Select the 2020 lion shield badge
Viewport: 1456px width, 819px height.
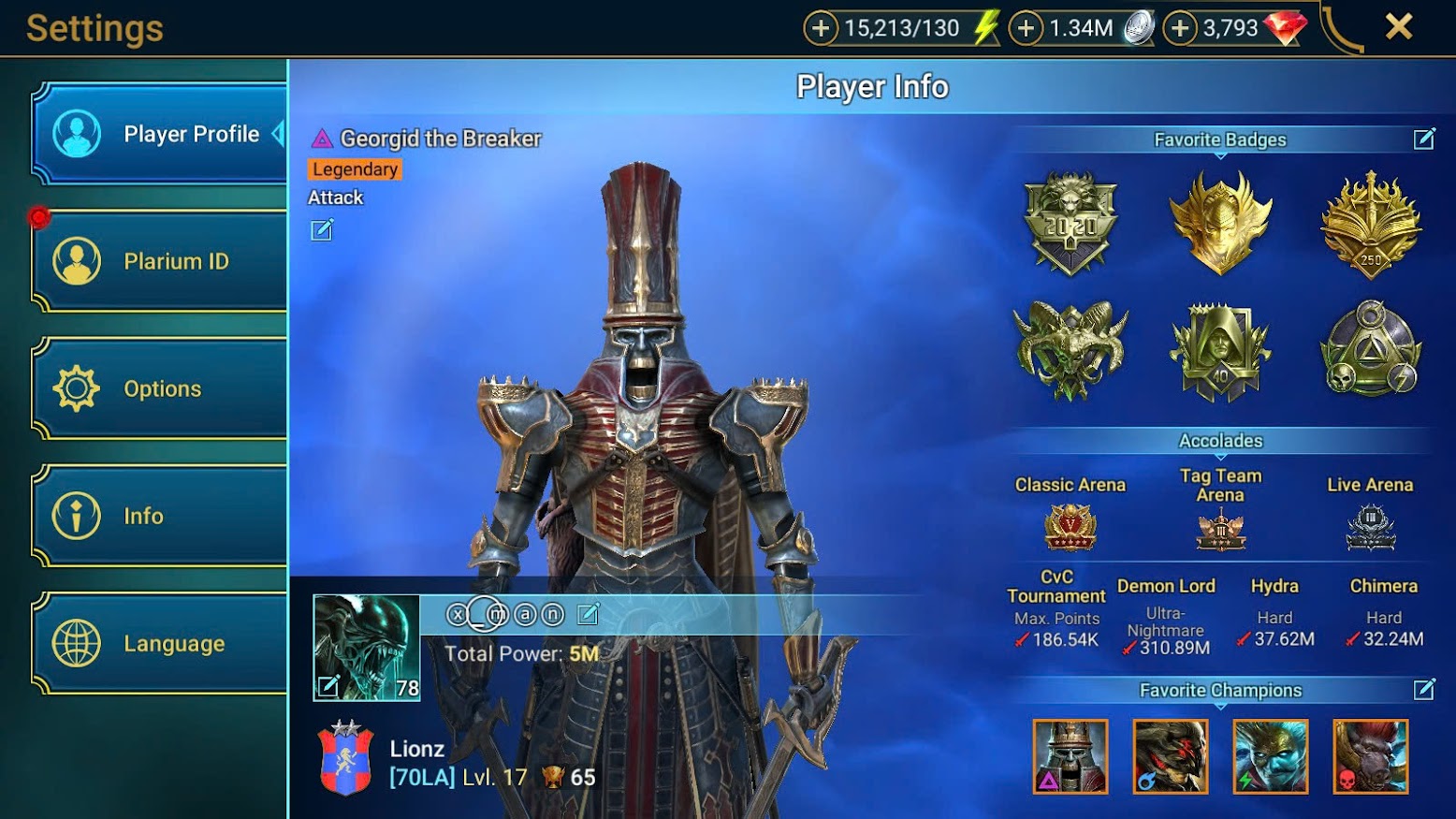(x=1070, y=223)
